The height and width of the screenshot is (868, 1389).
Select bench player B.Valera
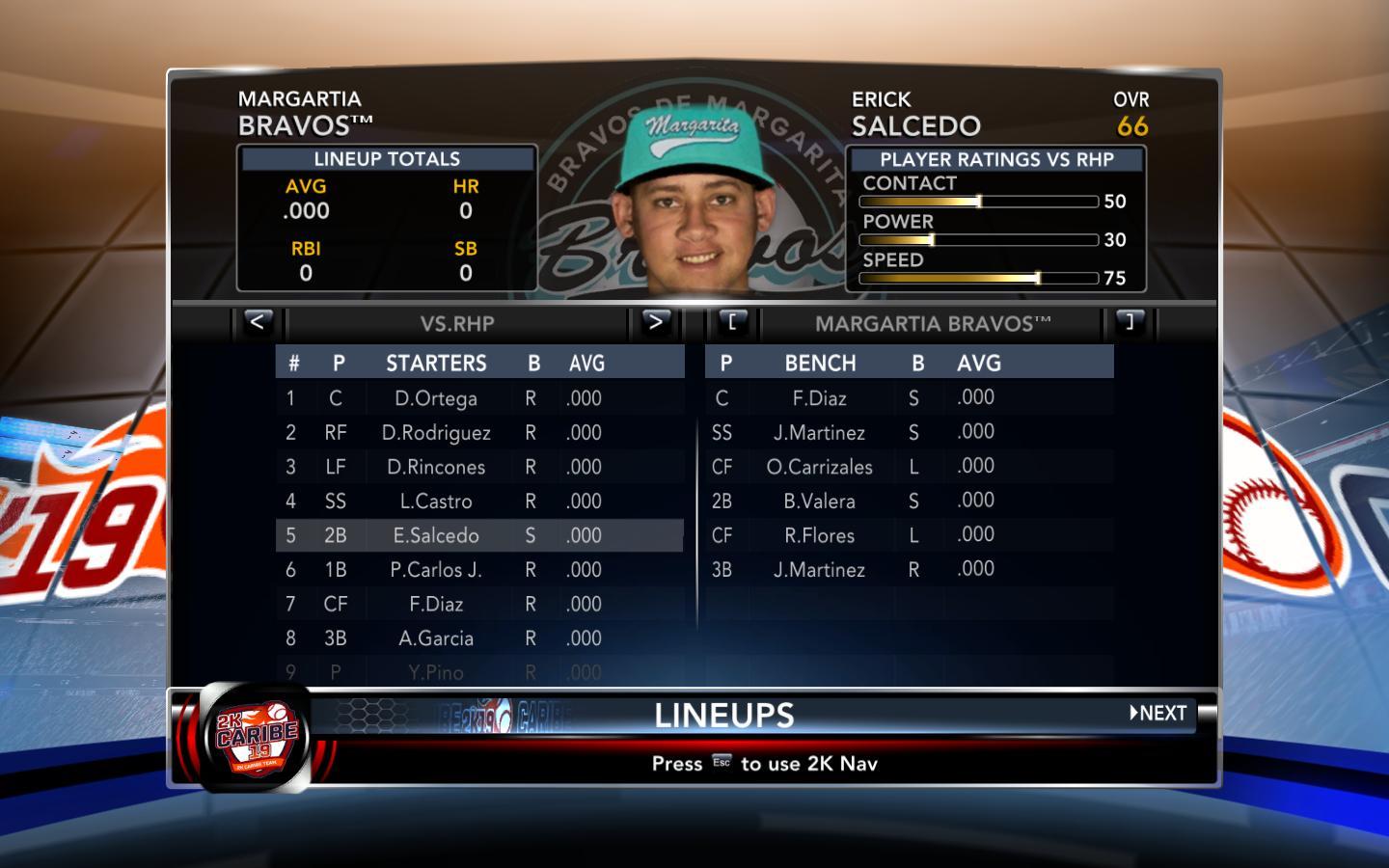click(x=820, y=502)
